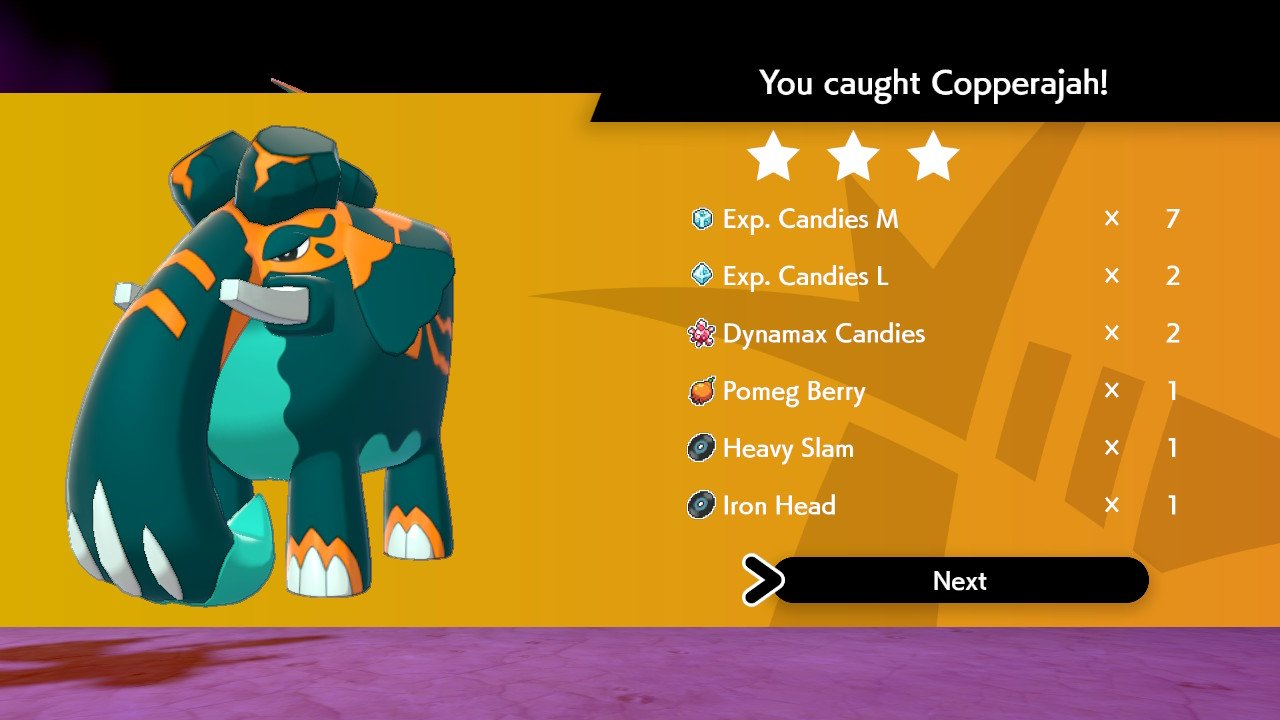Continue with the Next button
This screenshot has width=1280, height=720.
[960, 581]
